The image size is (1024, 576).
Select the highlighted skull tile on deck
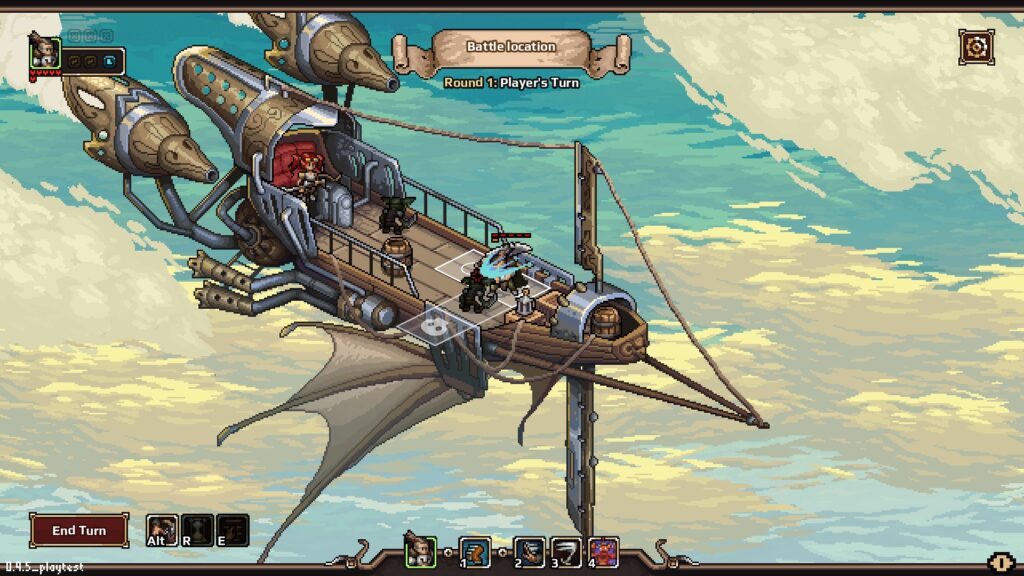[x=435, y=322]
